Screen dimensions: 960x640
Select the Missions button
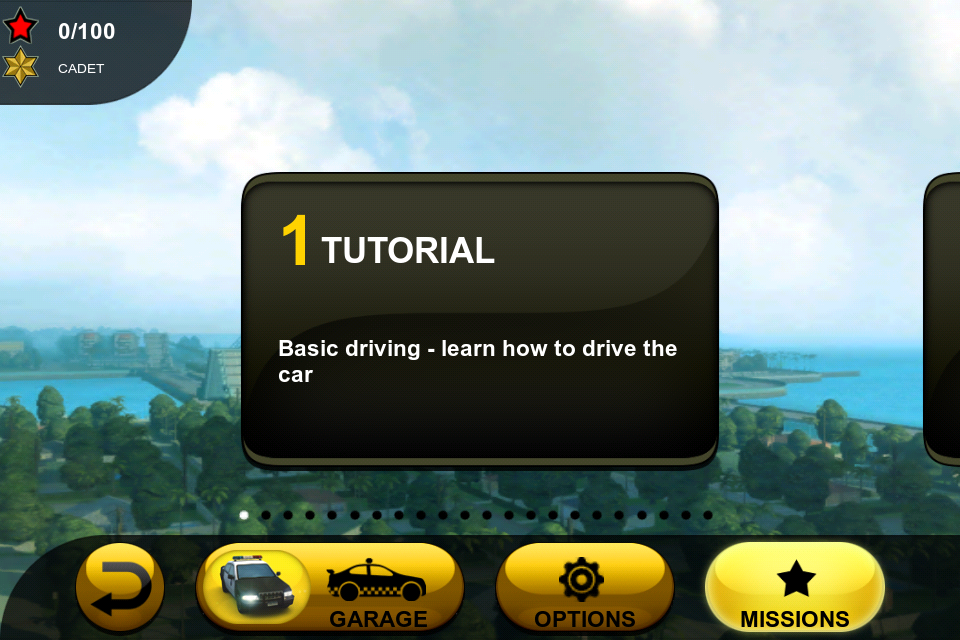(794, 588)
